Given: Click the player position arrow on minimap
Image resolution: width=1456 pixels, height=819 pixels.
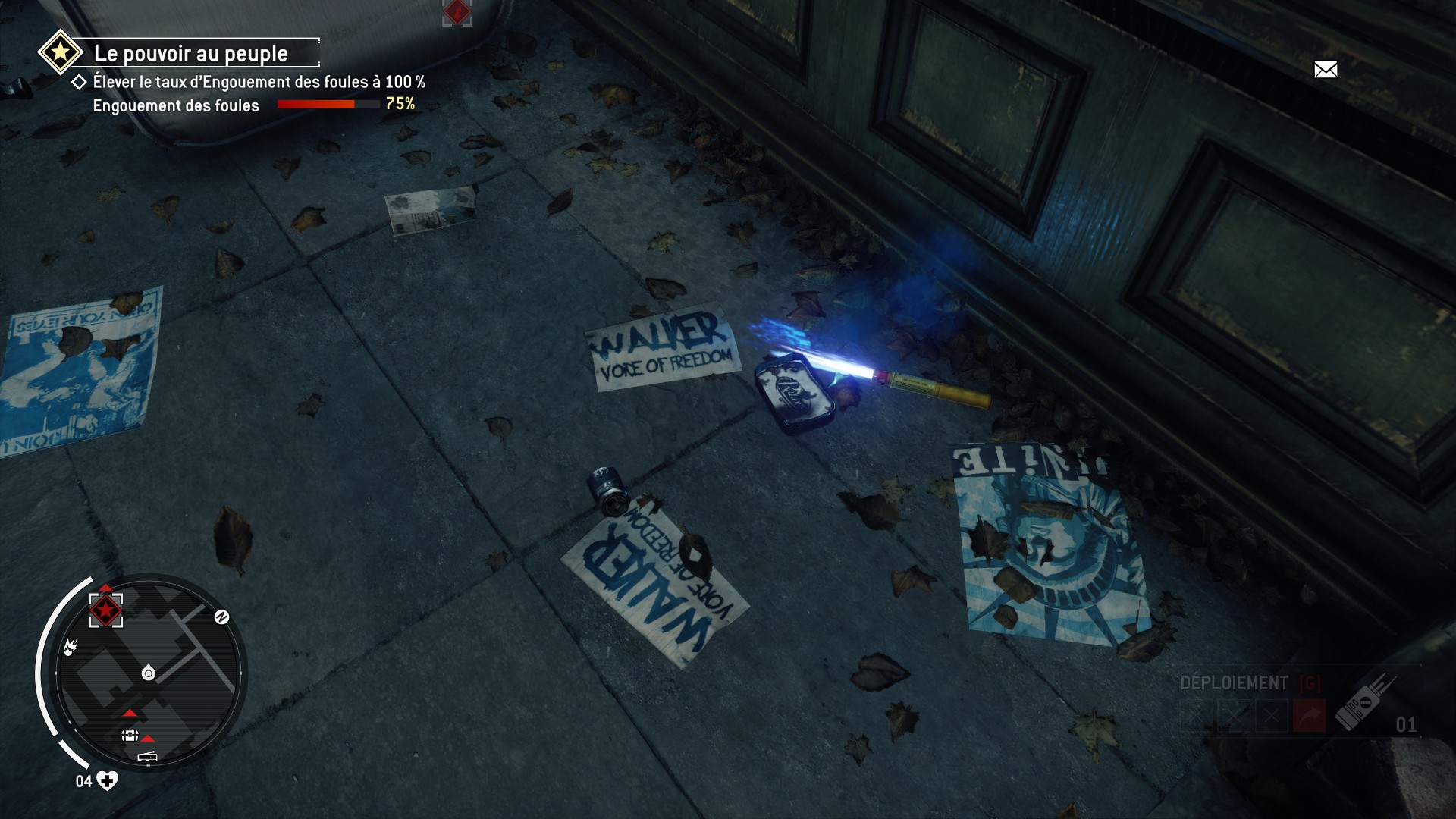Looking at the screenshot, I should tap(149, 673).
